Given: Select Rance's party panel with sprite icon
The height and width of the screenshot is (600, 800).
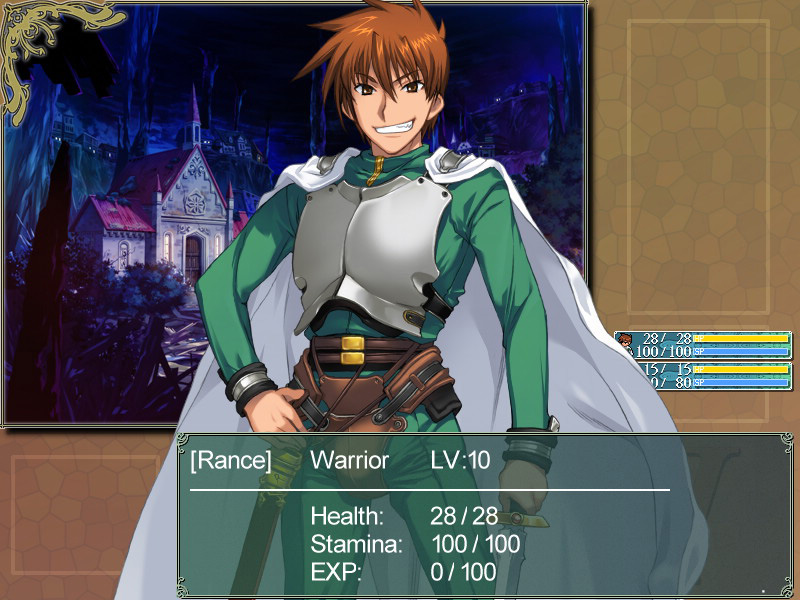Looking at the screenshot, I should pyautogui.click(x=703, y=345).
